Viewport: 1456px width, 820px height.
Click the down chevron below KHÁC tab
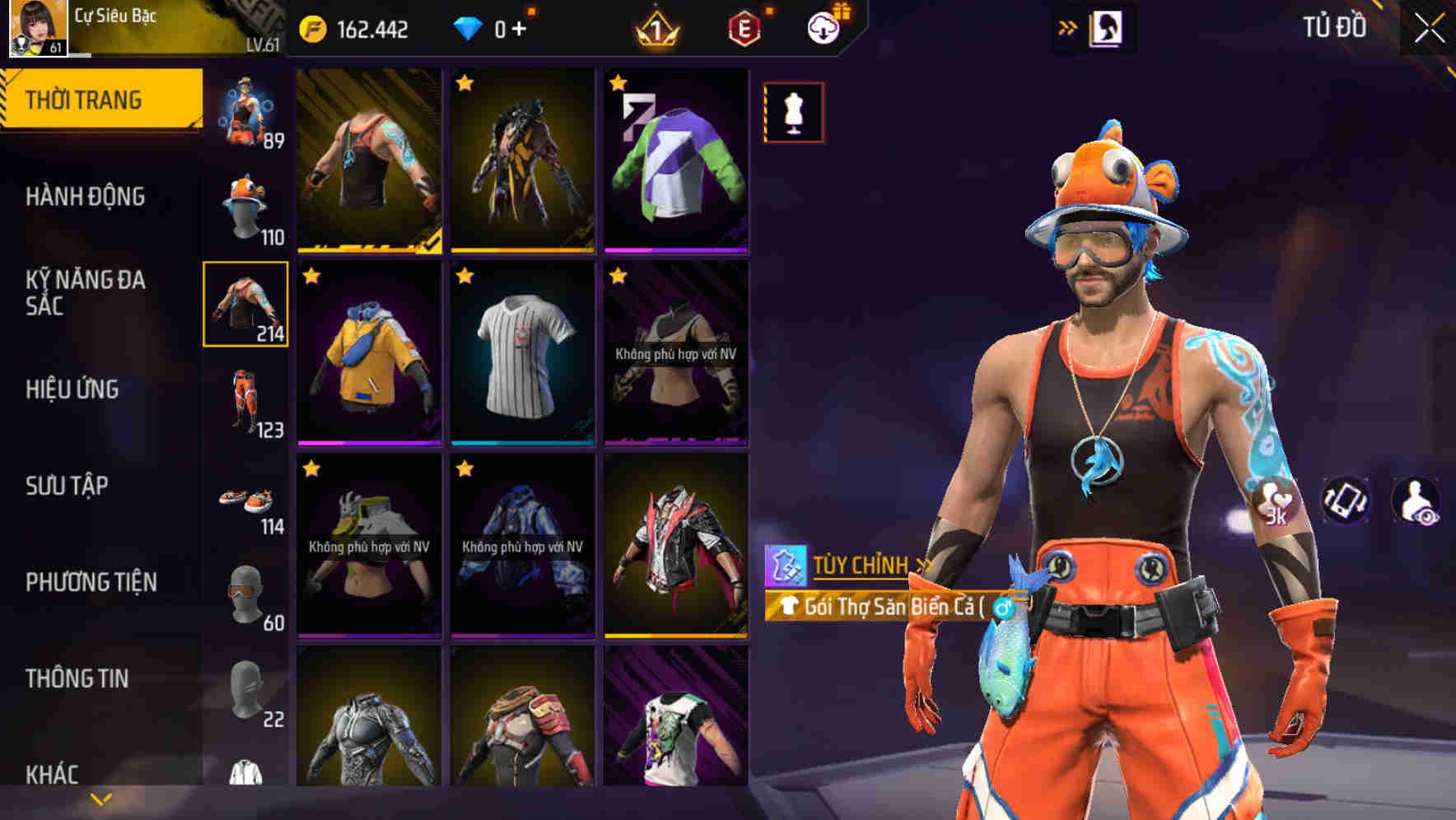(x=99, y=799)
